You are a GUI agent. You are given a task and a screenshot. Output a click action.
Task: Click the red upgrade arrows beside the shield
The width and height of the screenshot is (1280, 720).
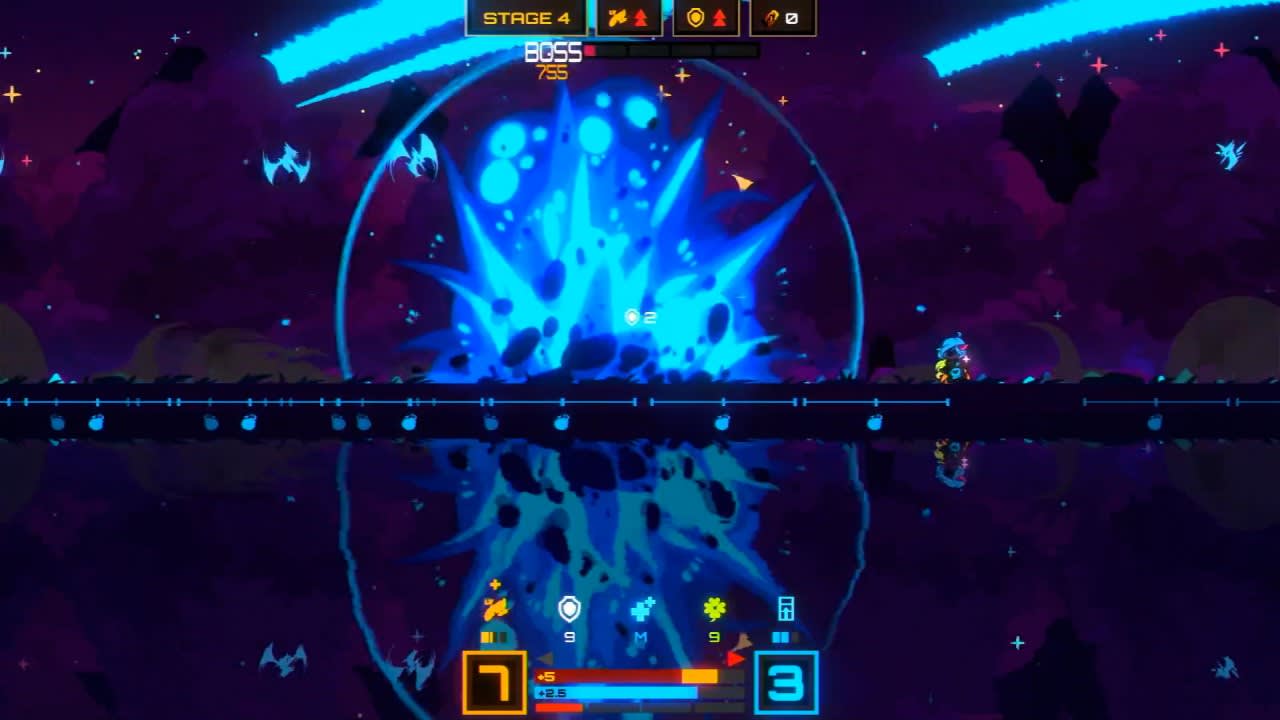pos(720,18)
